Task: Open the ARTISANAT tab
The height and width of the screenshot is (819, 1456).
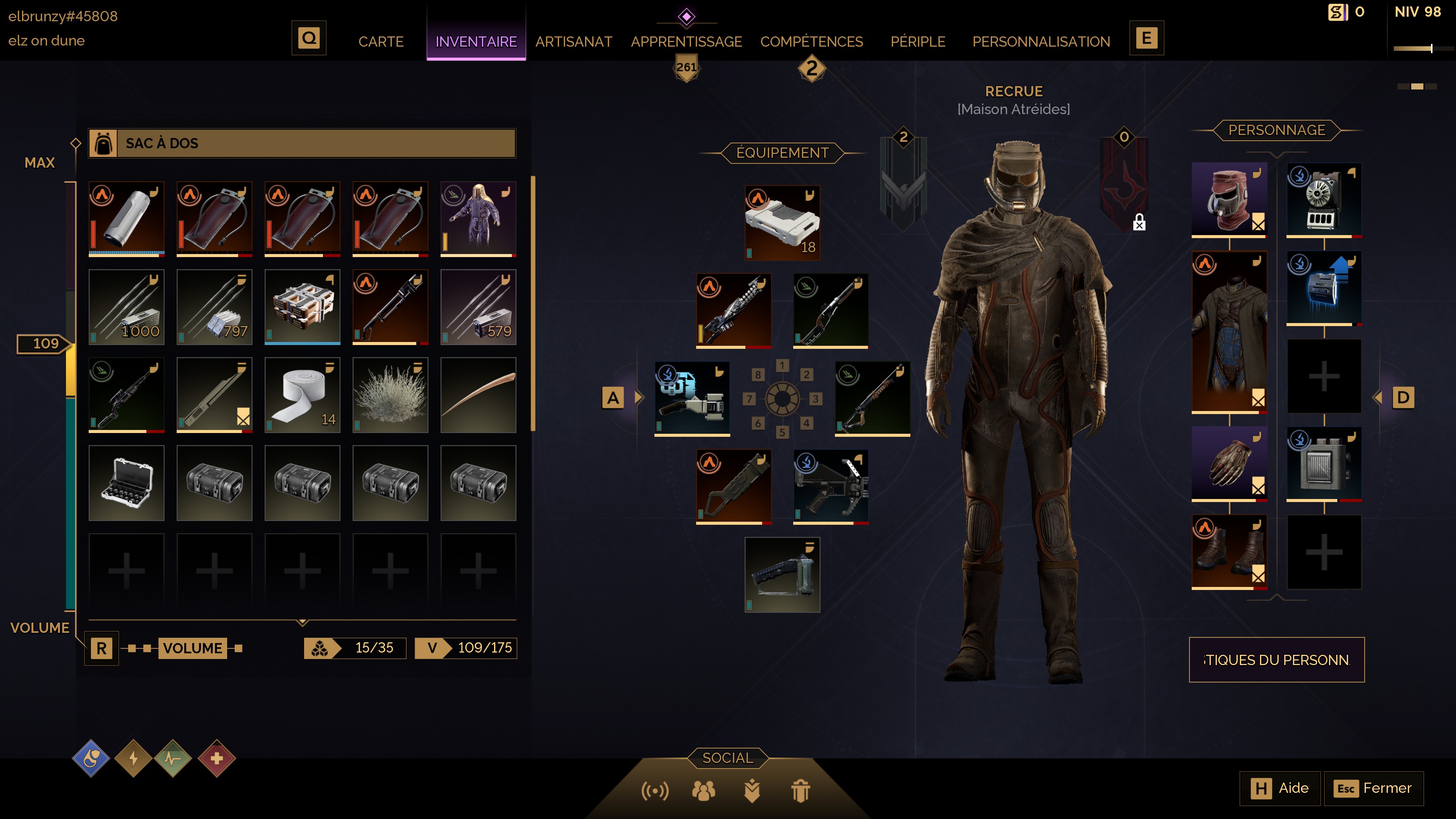Action: pyautogui.click(x=573, y=41)
